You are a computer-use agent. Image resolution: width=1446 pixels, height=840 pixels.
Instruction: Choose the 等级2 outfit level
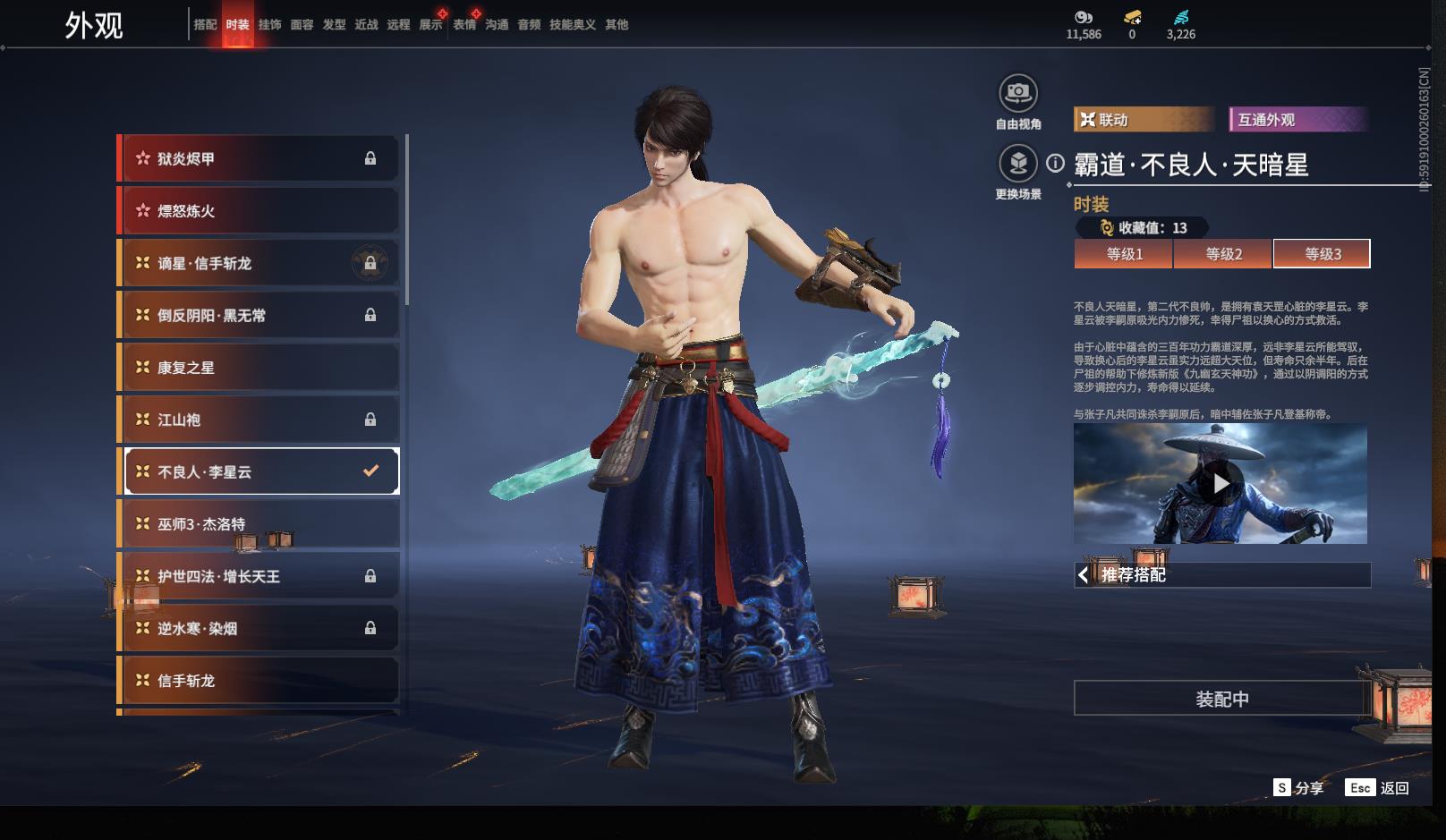tap(1223, 254)
